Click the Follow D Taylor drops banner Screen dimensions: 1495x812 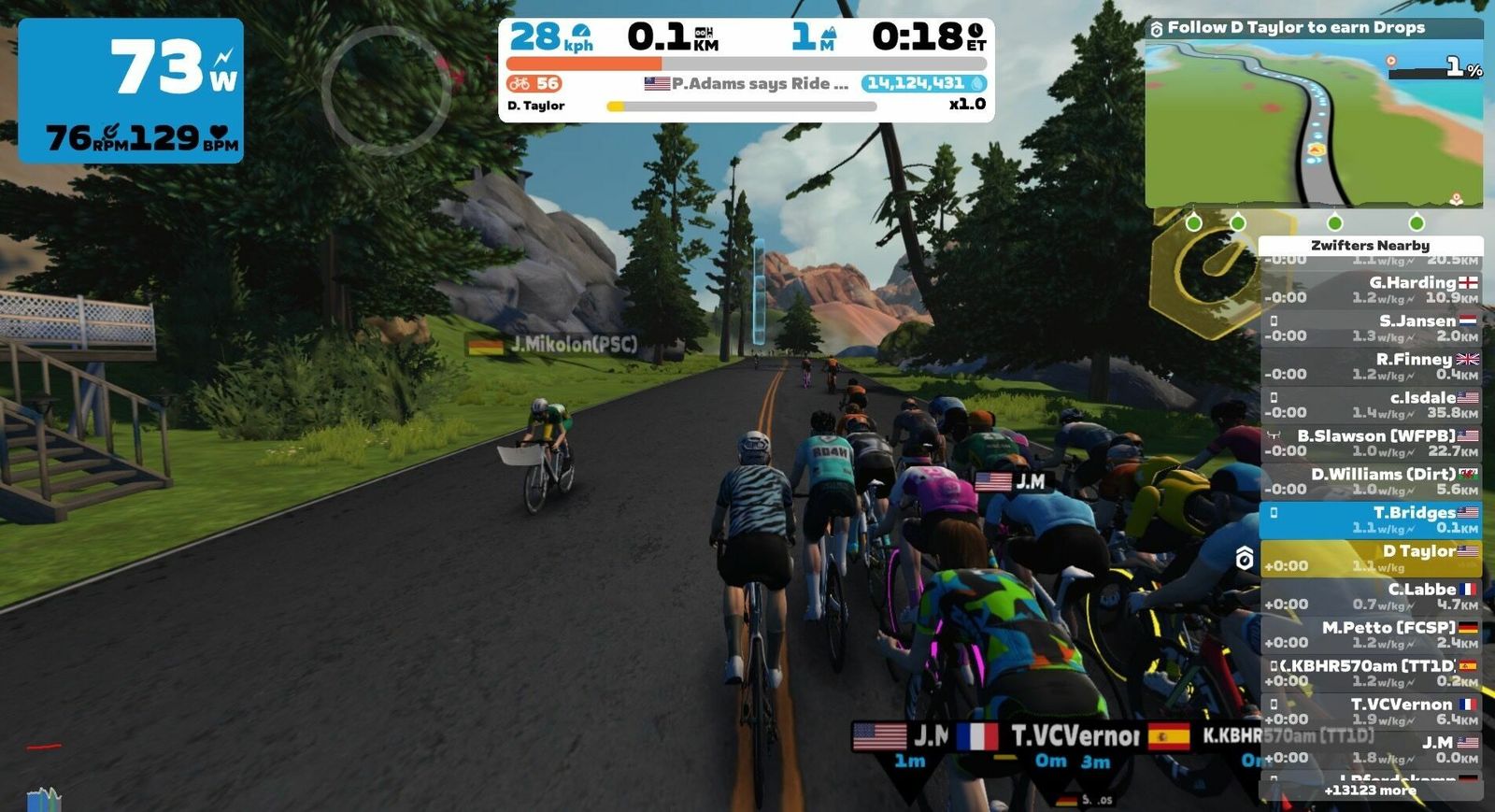[1296, 28]
